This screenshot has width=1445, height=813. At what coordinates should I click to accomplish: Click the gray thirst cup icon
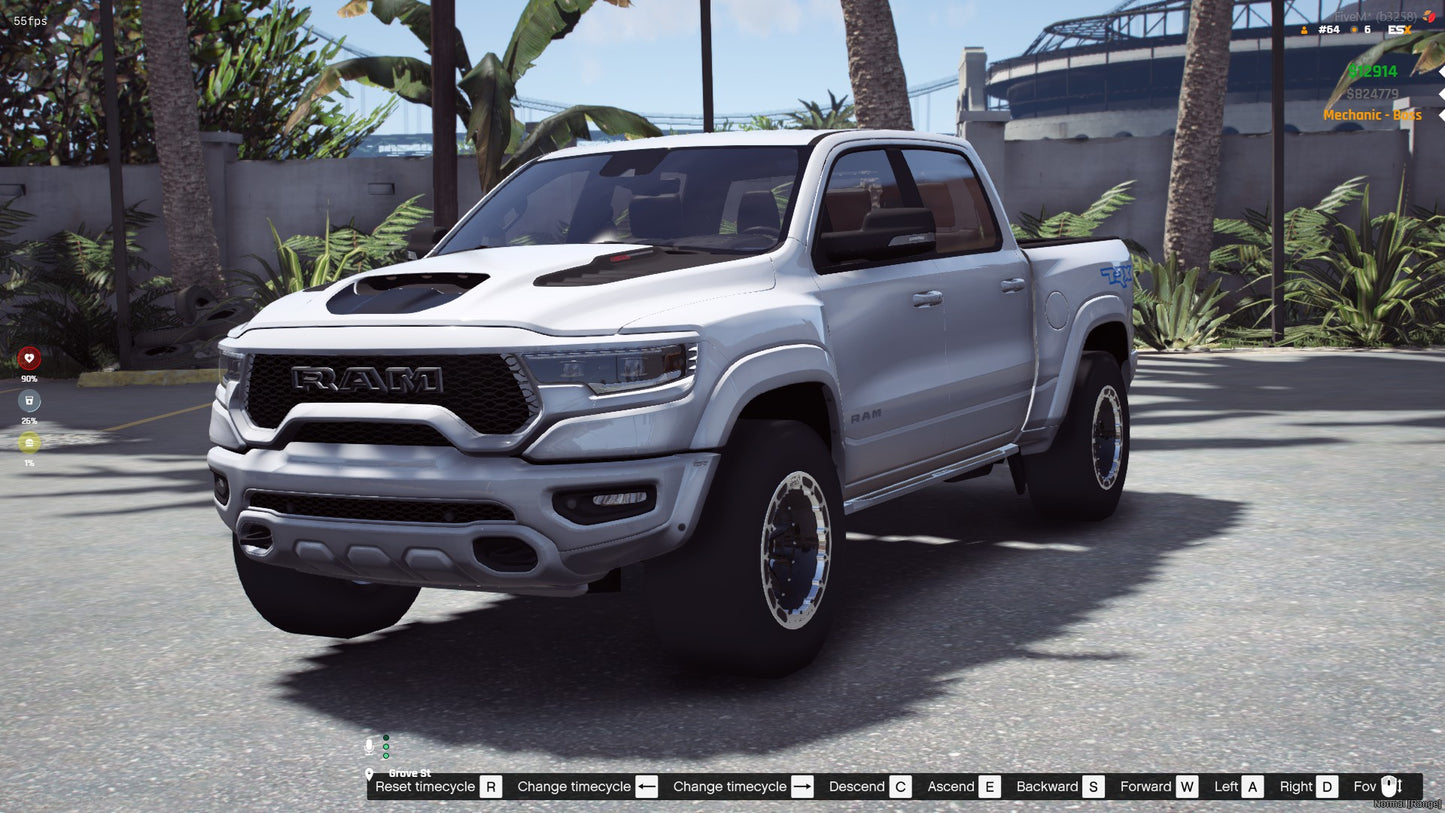[29, 401]
